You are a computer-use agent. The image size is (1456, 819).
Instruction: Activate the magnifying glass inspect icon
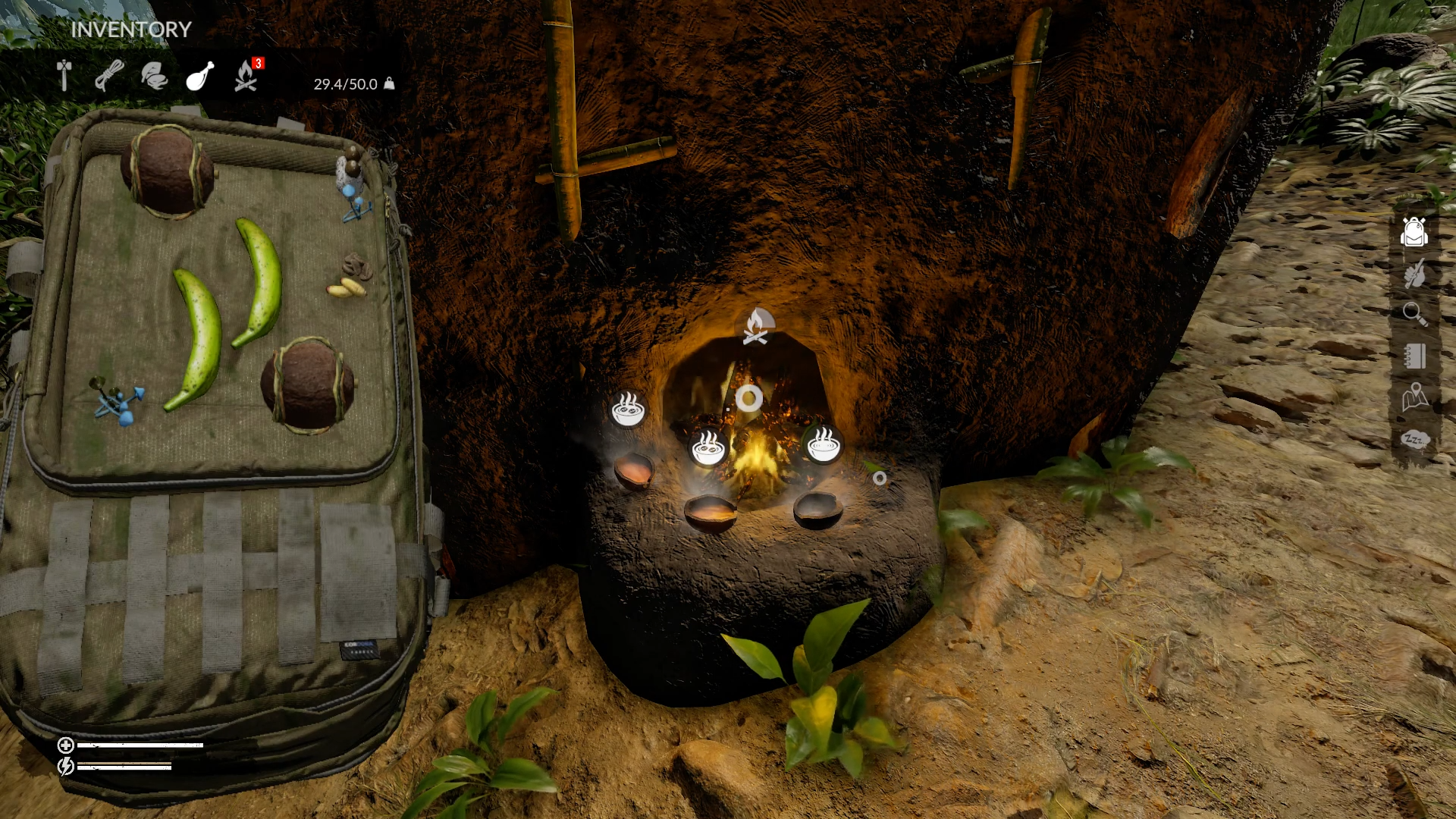click(1414, 314)
